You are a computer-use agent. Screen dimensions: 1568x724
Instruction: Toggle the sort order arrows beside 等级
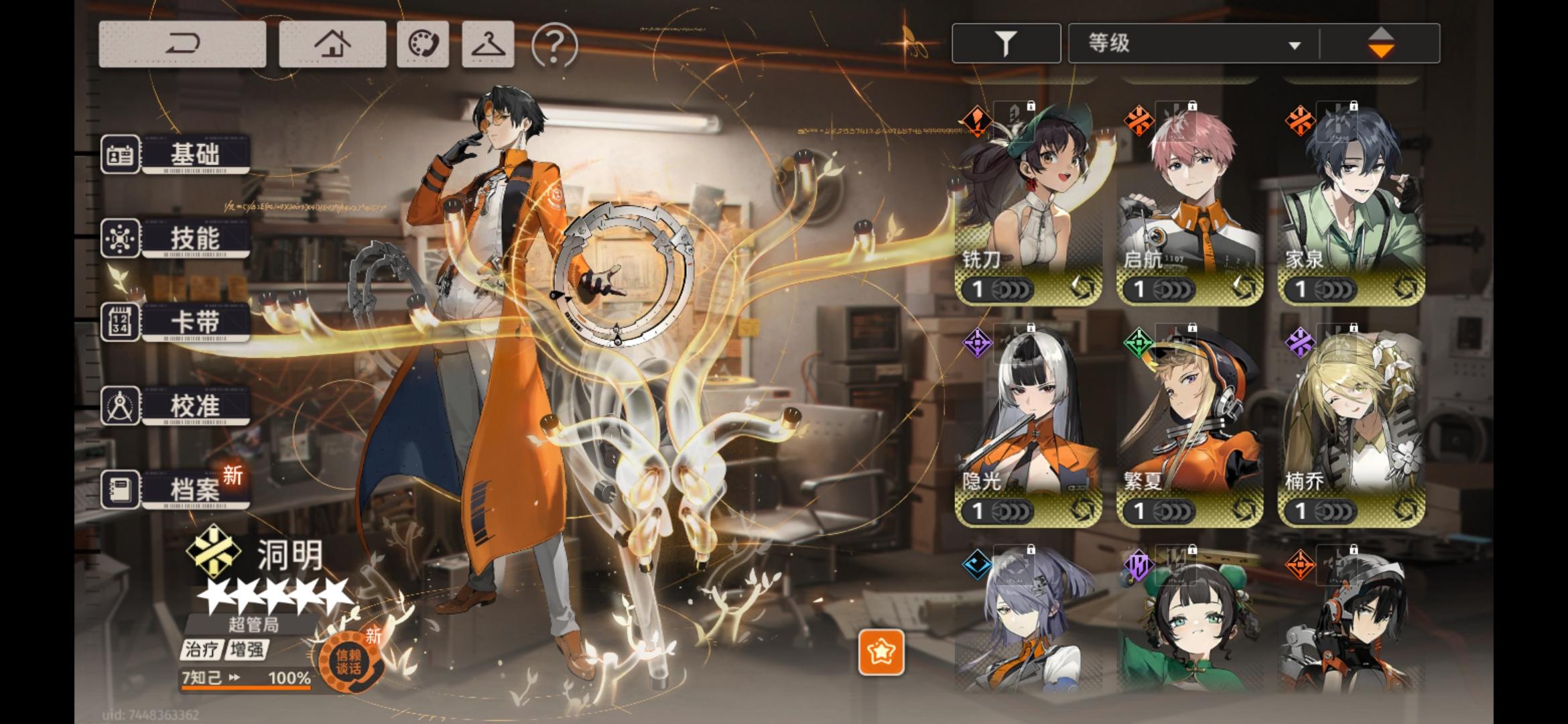(x=1382, y=42)
